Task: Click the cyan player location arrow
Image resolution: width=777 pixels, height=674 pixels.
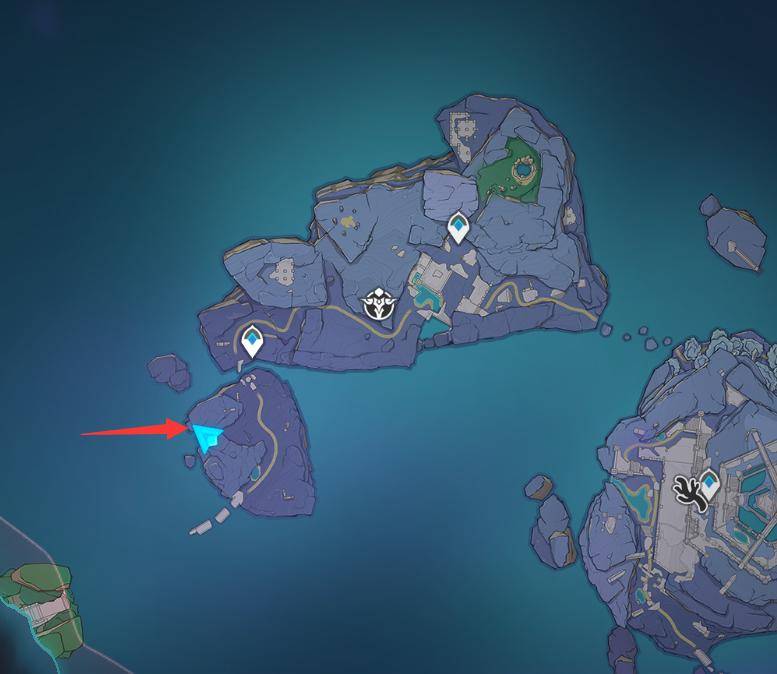Action: (x=207, y=436)
